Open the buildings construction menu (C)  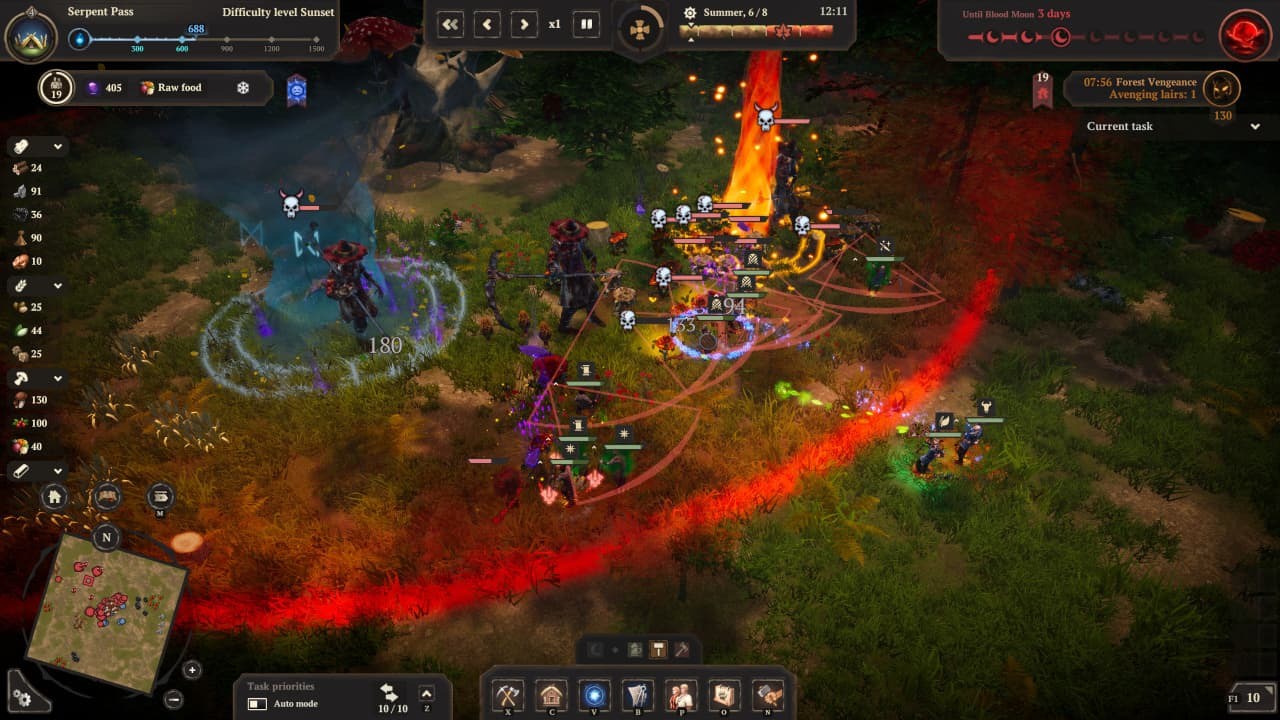pyautogui.click(x=551, y=695)
